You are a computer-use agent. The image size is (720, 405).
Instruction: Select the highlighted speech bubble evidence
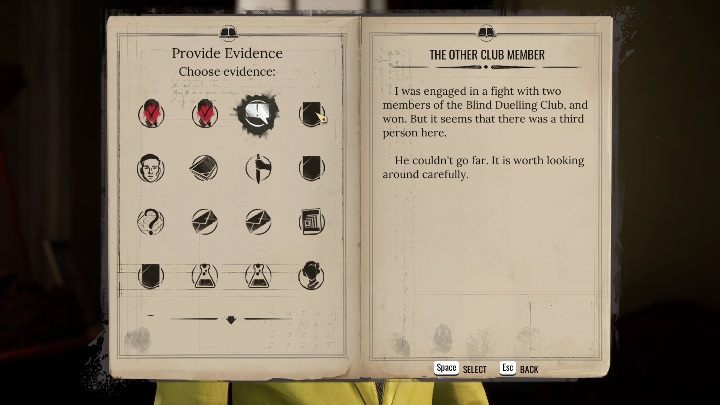coord(258,115)
